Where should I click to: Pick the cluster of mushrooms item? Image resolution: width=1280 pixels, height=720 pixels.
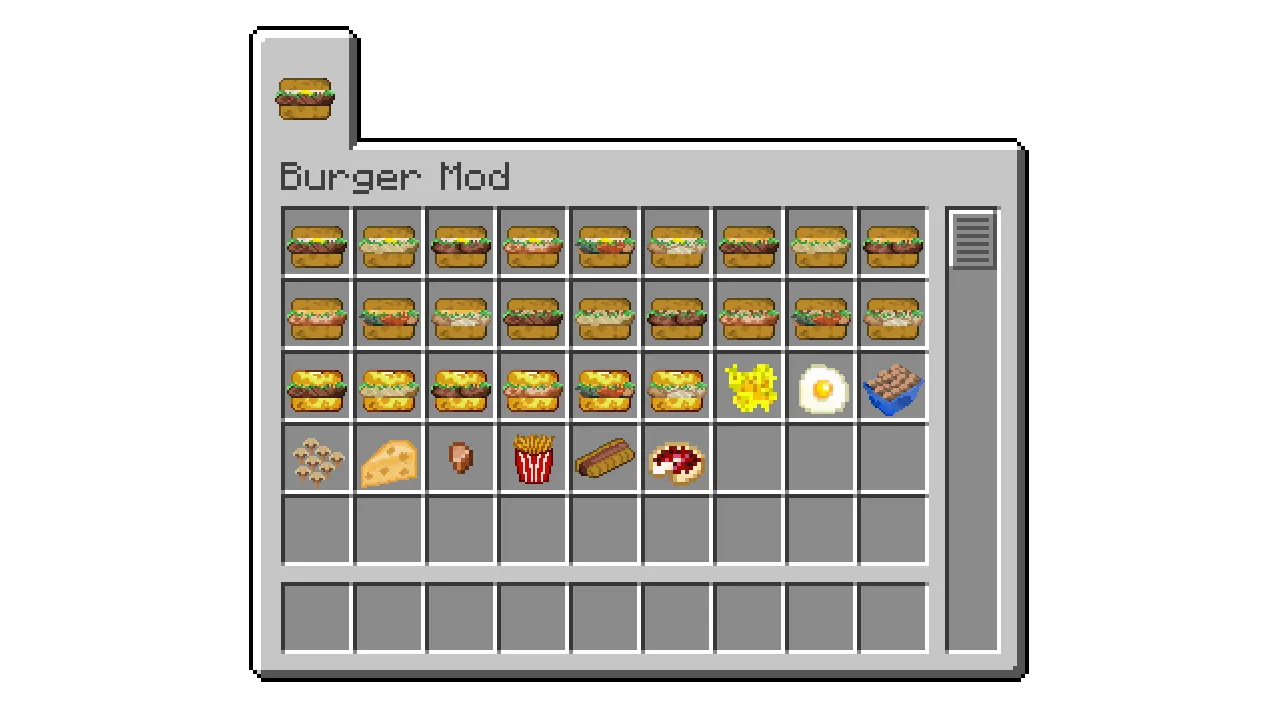[316, 459]
